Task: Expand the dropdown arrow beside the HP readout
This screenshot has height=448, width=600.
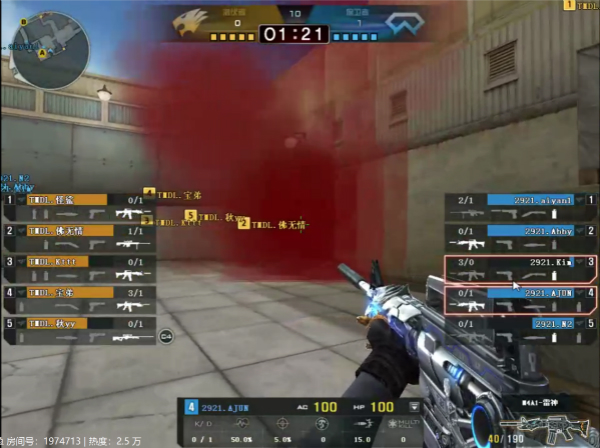Action: pos(415,407)
